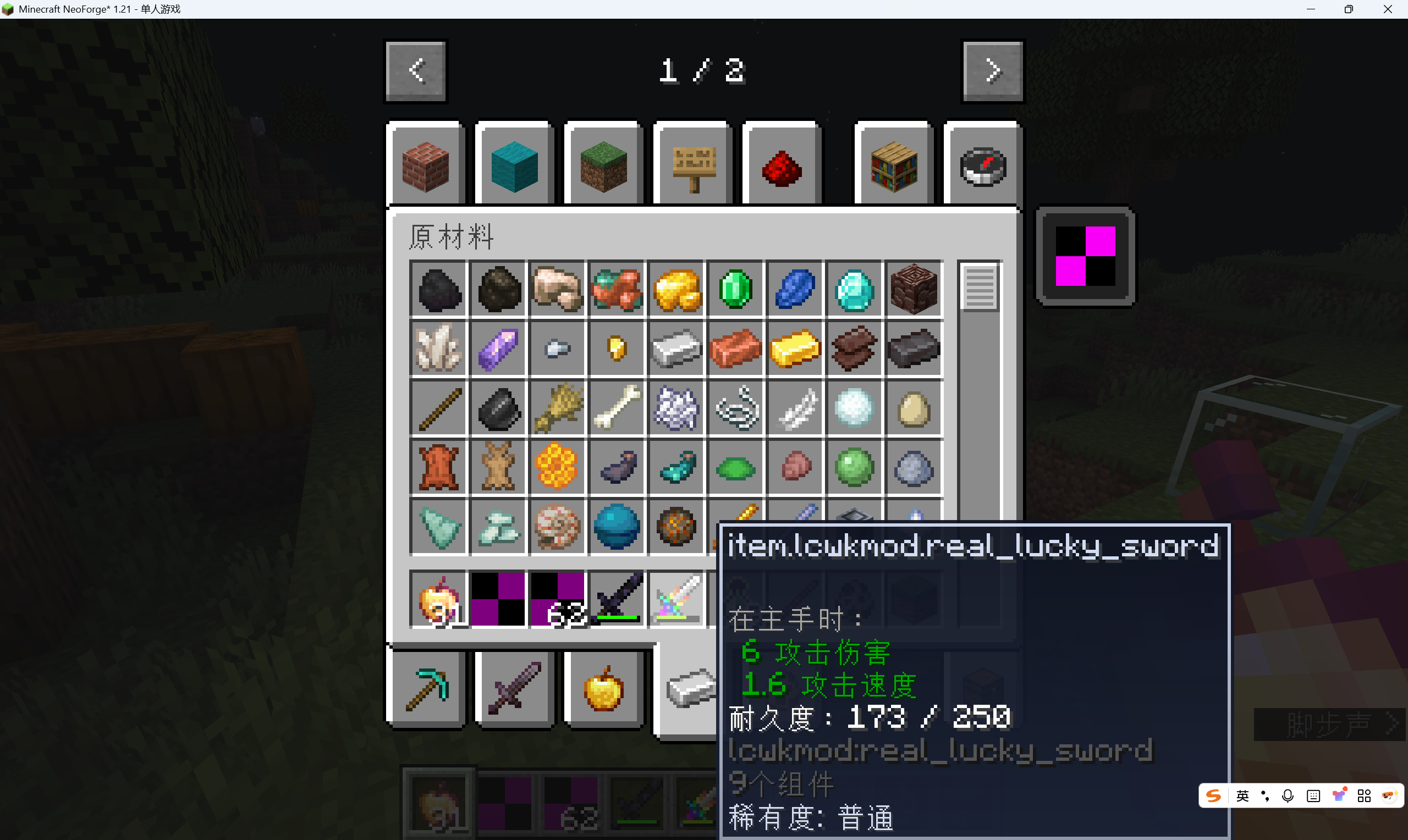
Task: Select the Functional Blocks sign icon
Action: pyautogui.click(x=691, y=165)
